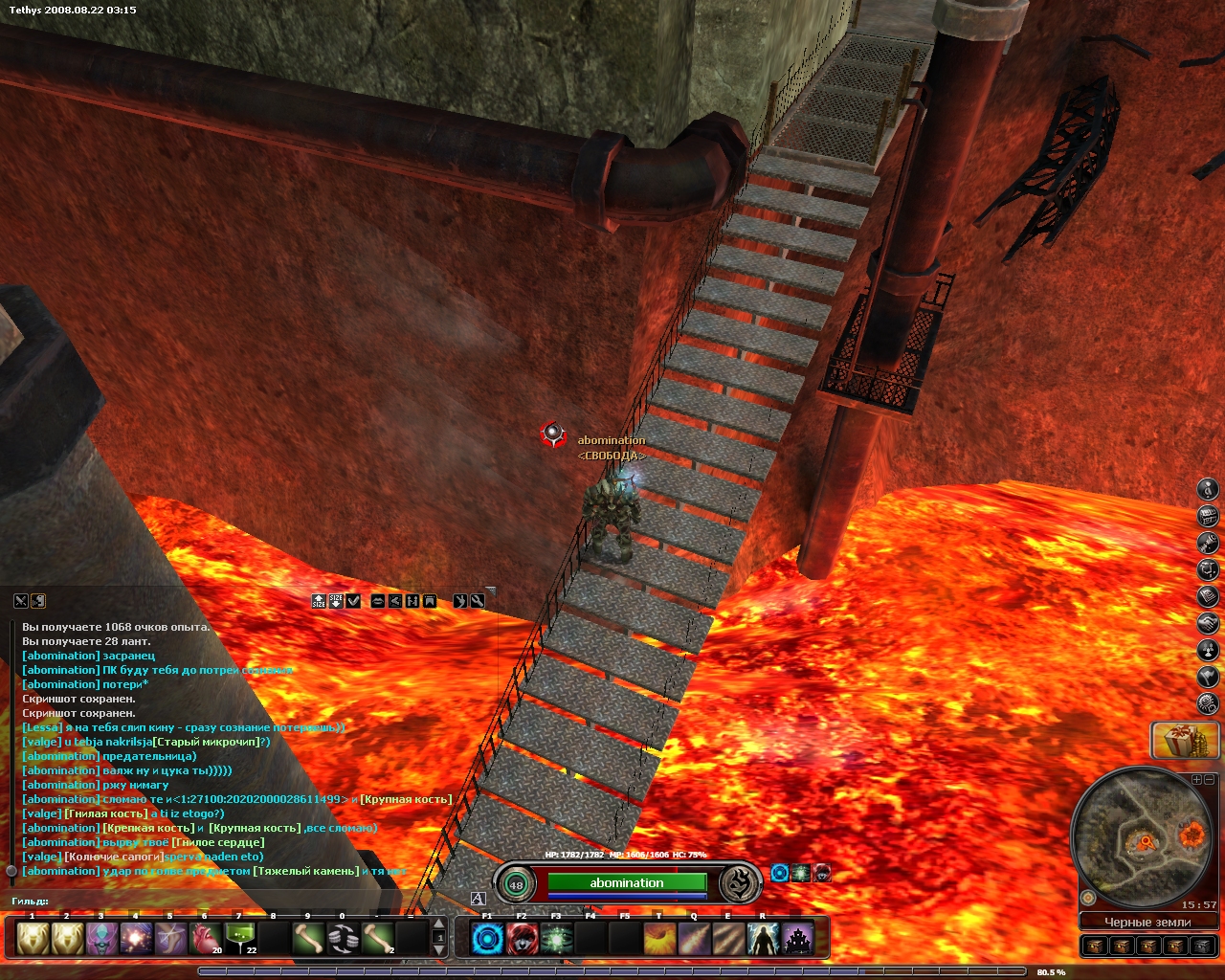Activate the blue ring skill on F1

point(487,939)
